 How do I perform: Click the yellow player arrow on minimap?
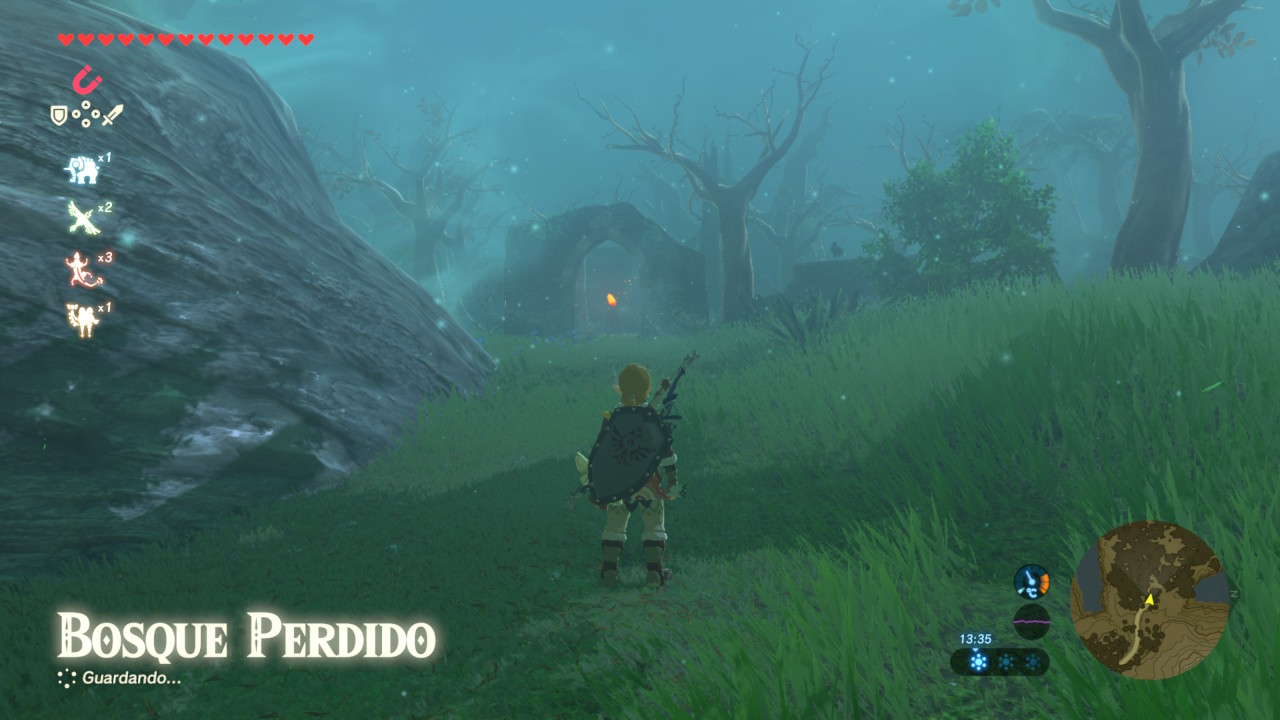(x=1150, y=598)
